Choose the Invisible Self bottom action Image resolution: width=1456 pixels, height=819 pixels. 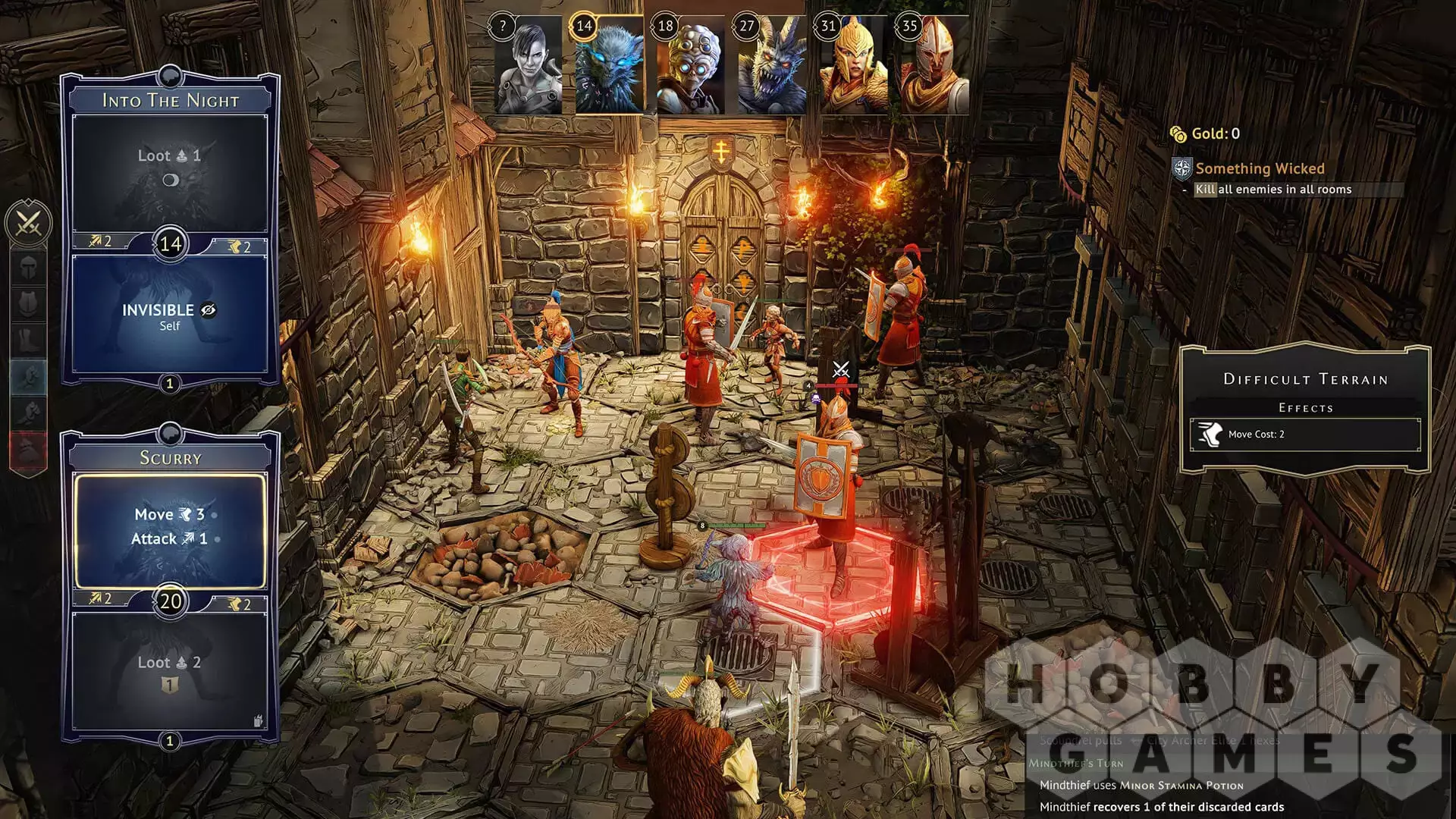(x=169, y=315)
